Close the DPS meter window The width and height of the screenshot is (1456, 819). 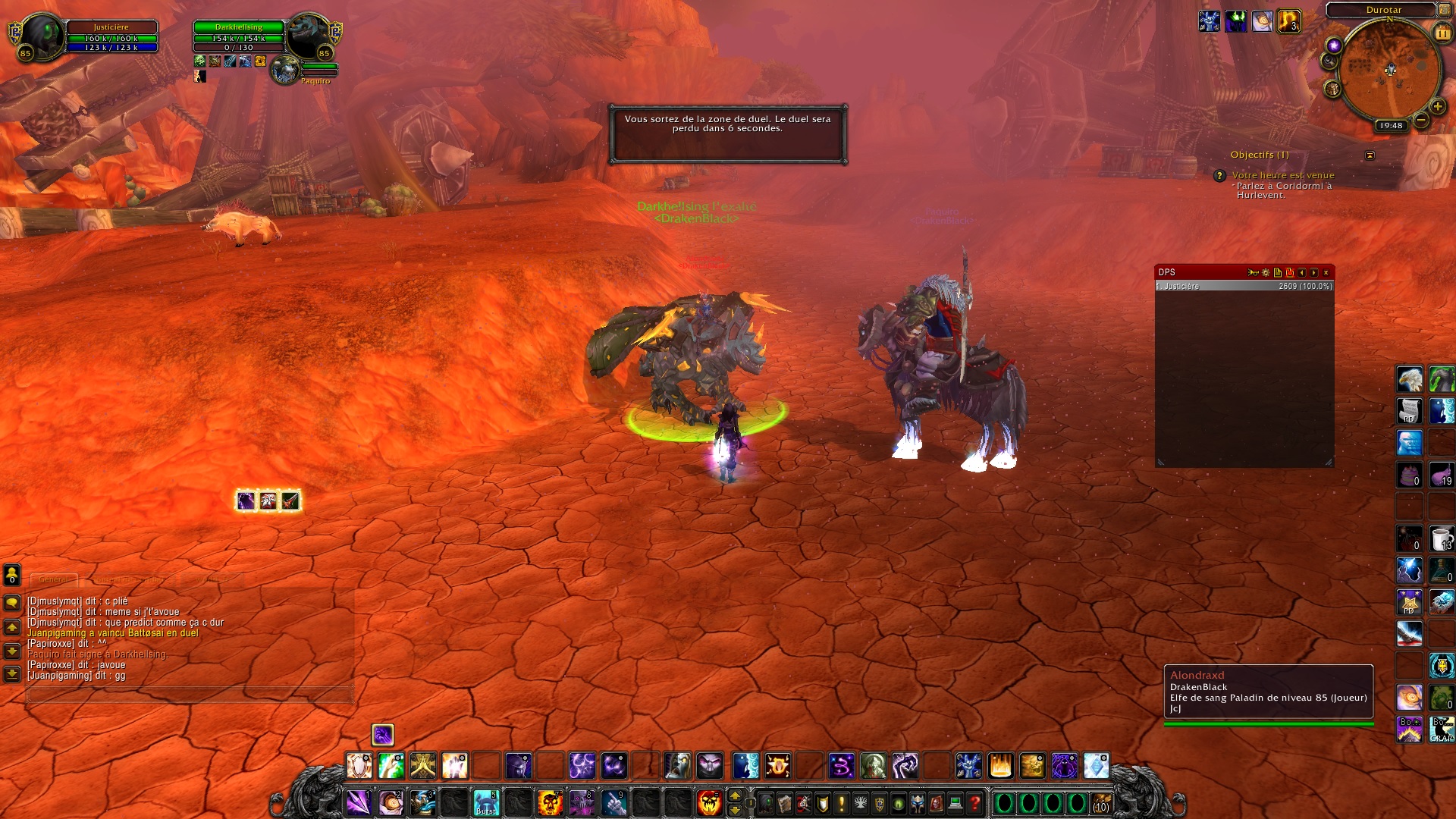pyautogui.click(x=1326, y=272)
